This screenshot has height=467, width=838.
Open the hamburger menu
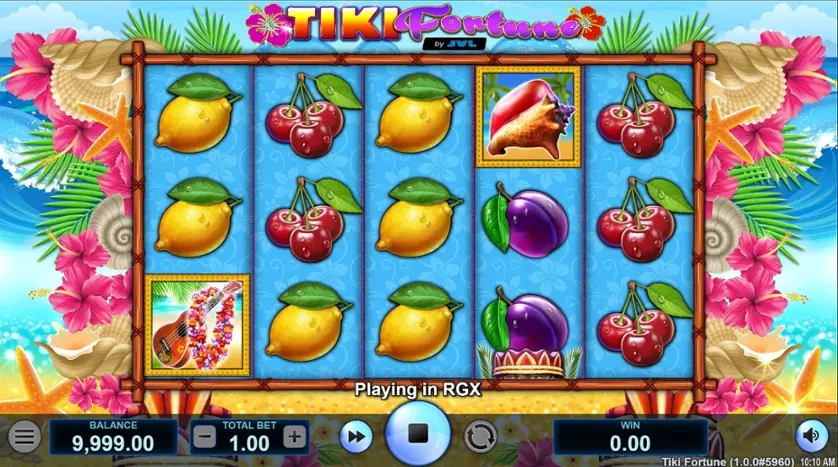click(26, 437)
